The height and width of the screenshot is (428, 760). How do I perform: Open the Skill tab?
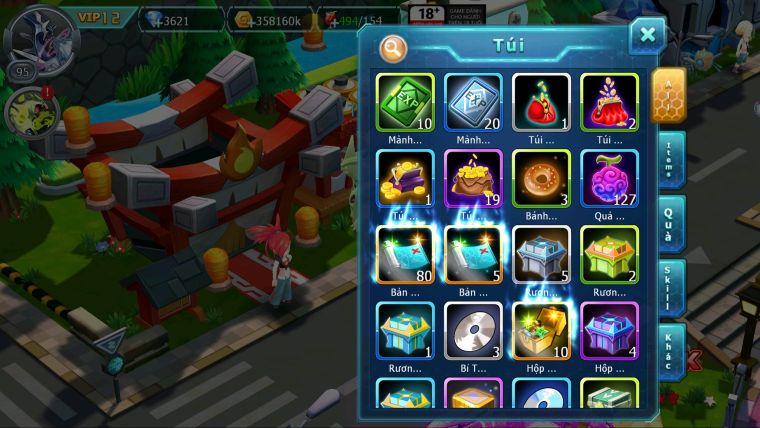[669, 288]
